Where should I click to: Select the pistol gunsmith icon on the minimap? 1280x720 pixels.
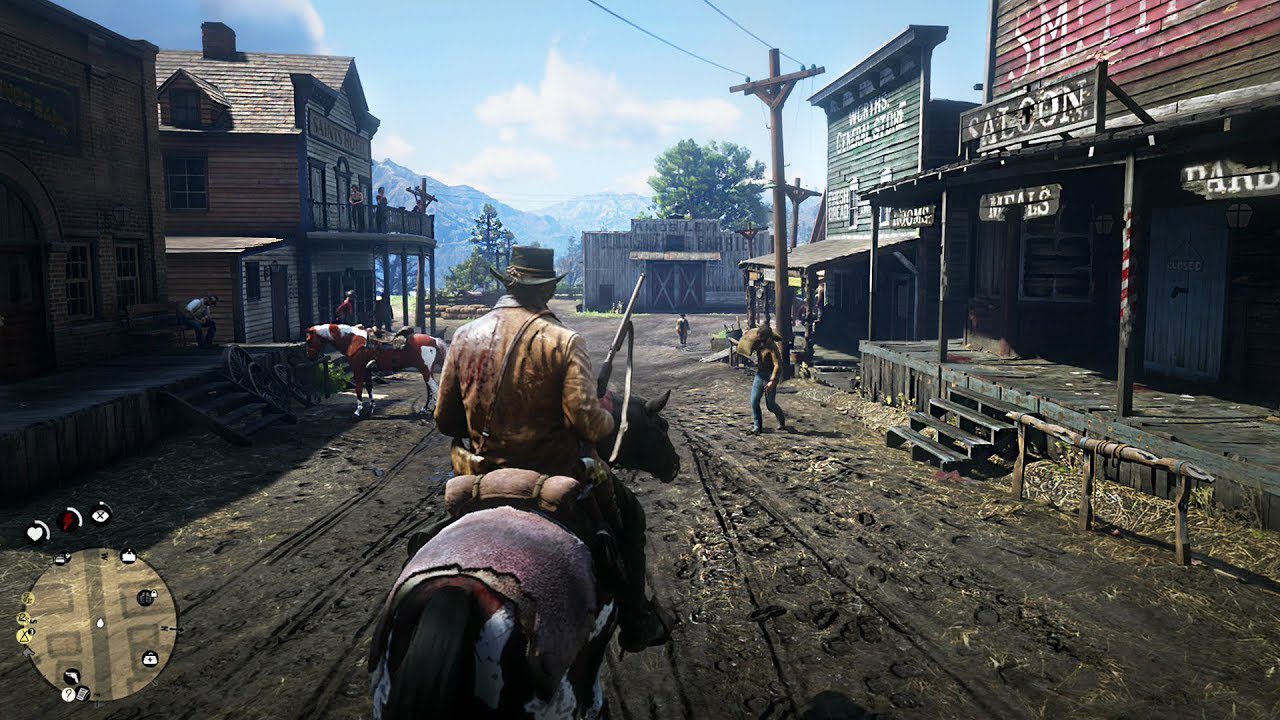pyautogui.click(x=73, y=677)
